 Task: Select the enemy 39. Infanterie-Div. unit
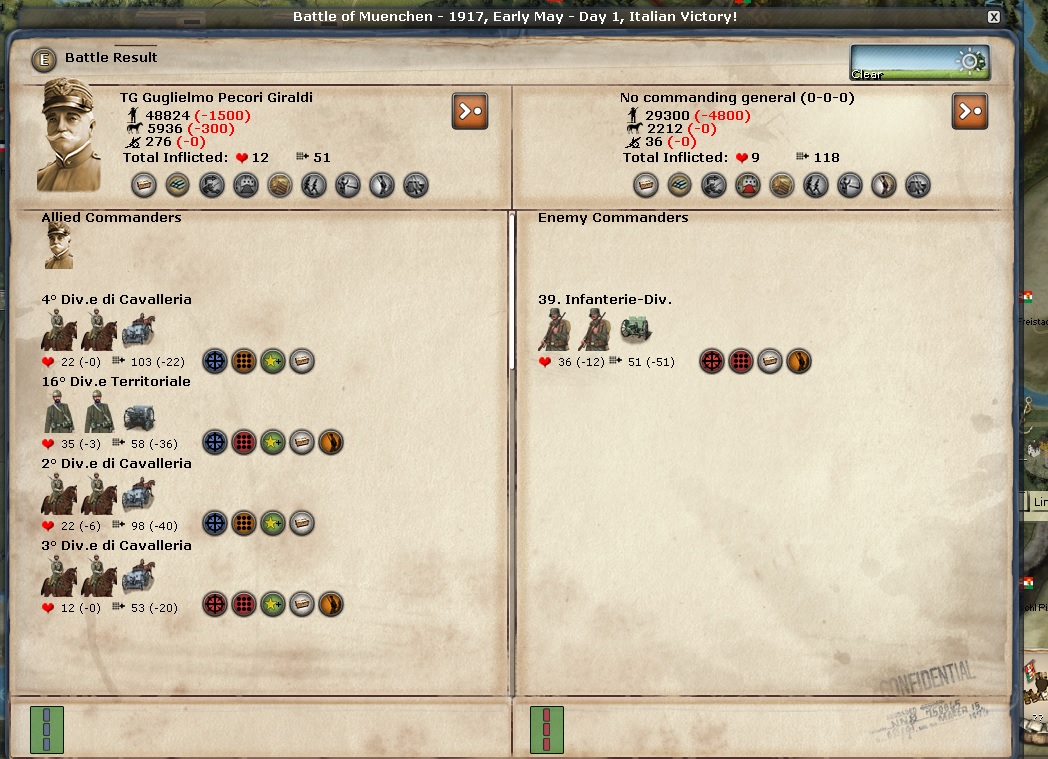click(x=604, y=299)
